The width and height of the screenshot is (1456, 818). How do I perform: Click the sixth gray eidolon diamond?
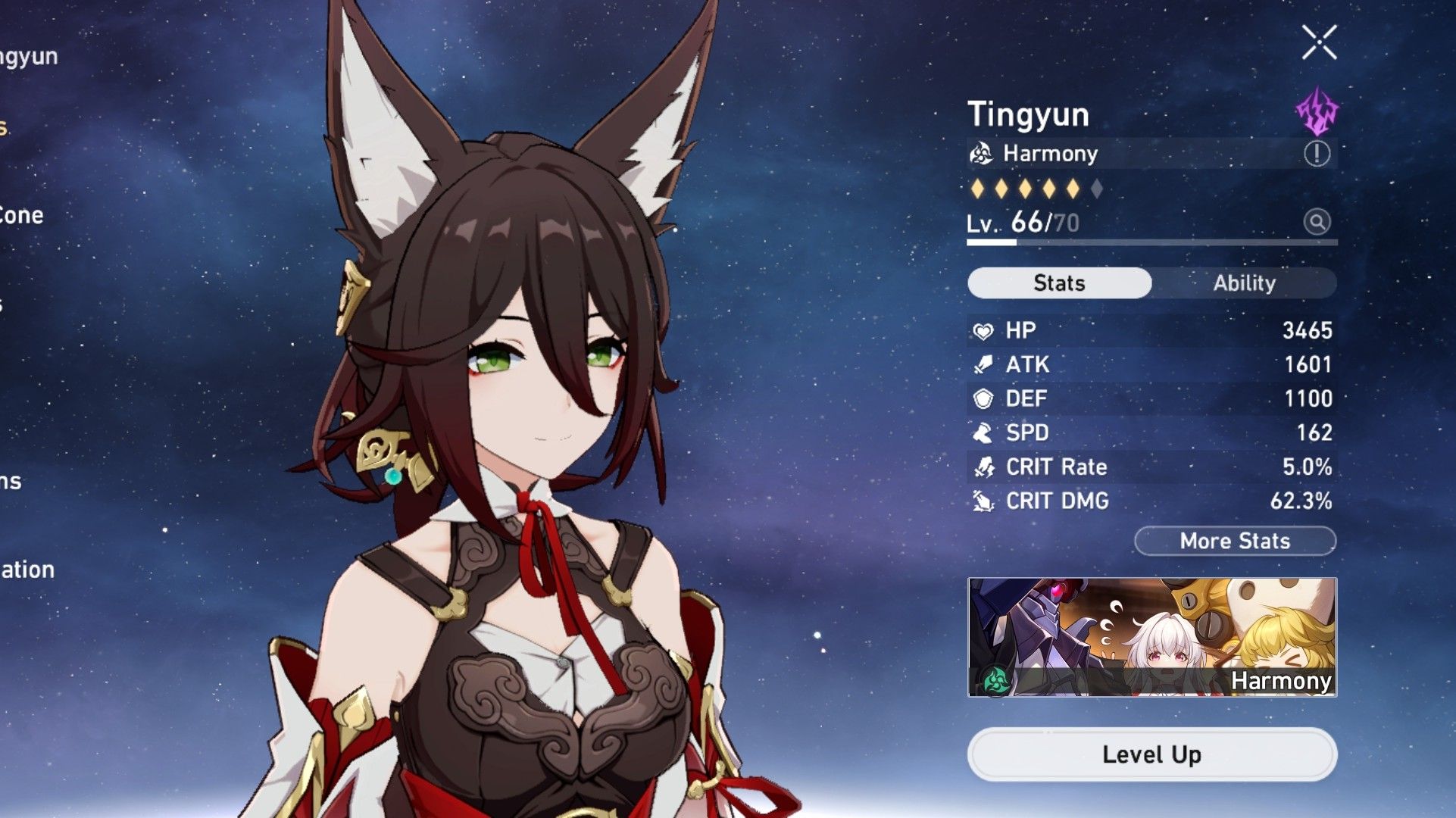click(x=1097, y=189)
